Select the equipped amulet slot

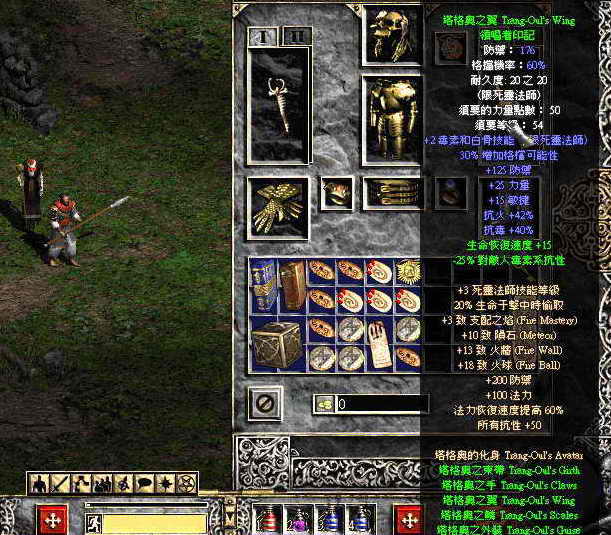click(452, 45)
